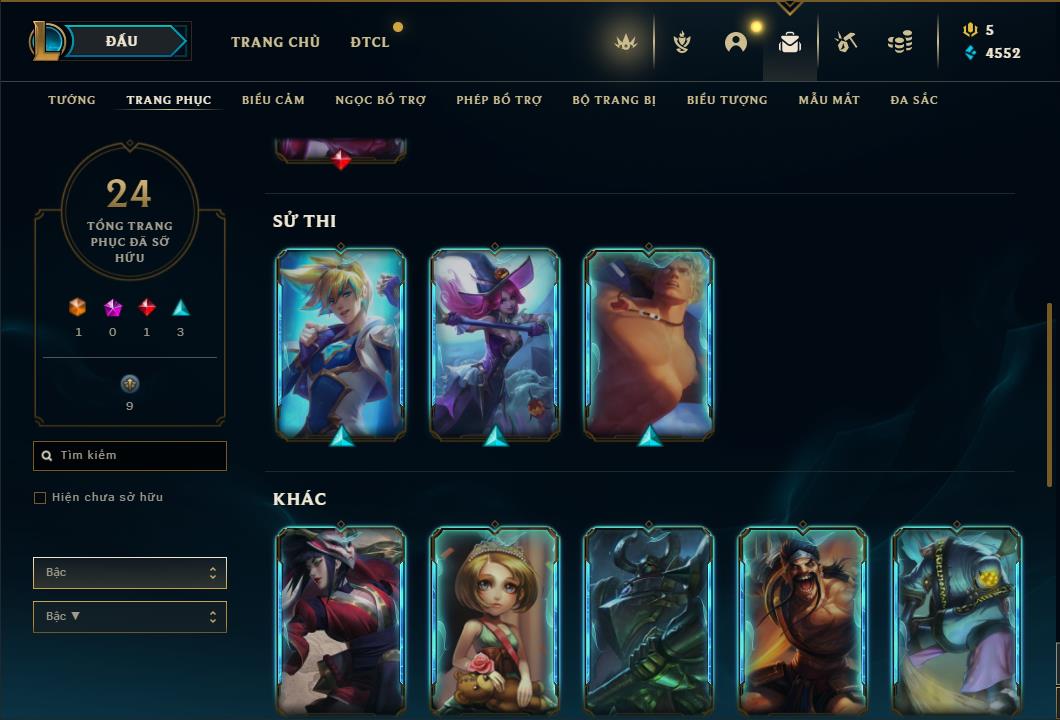Select the blonde Ezreal epic skin card
Screen dimensions: 1060x720
coord(341,343)
